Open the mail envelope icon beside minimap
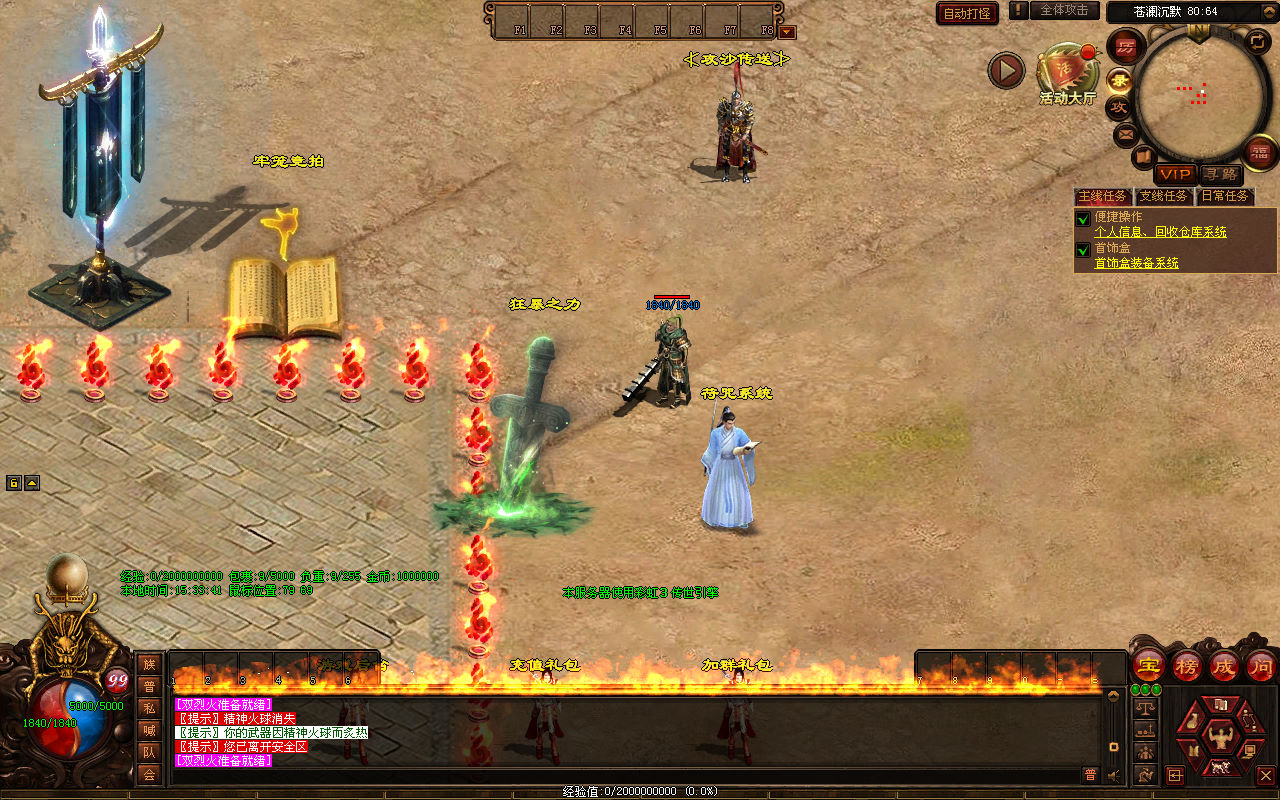 [x=1126, y=133]
